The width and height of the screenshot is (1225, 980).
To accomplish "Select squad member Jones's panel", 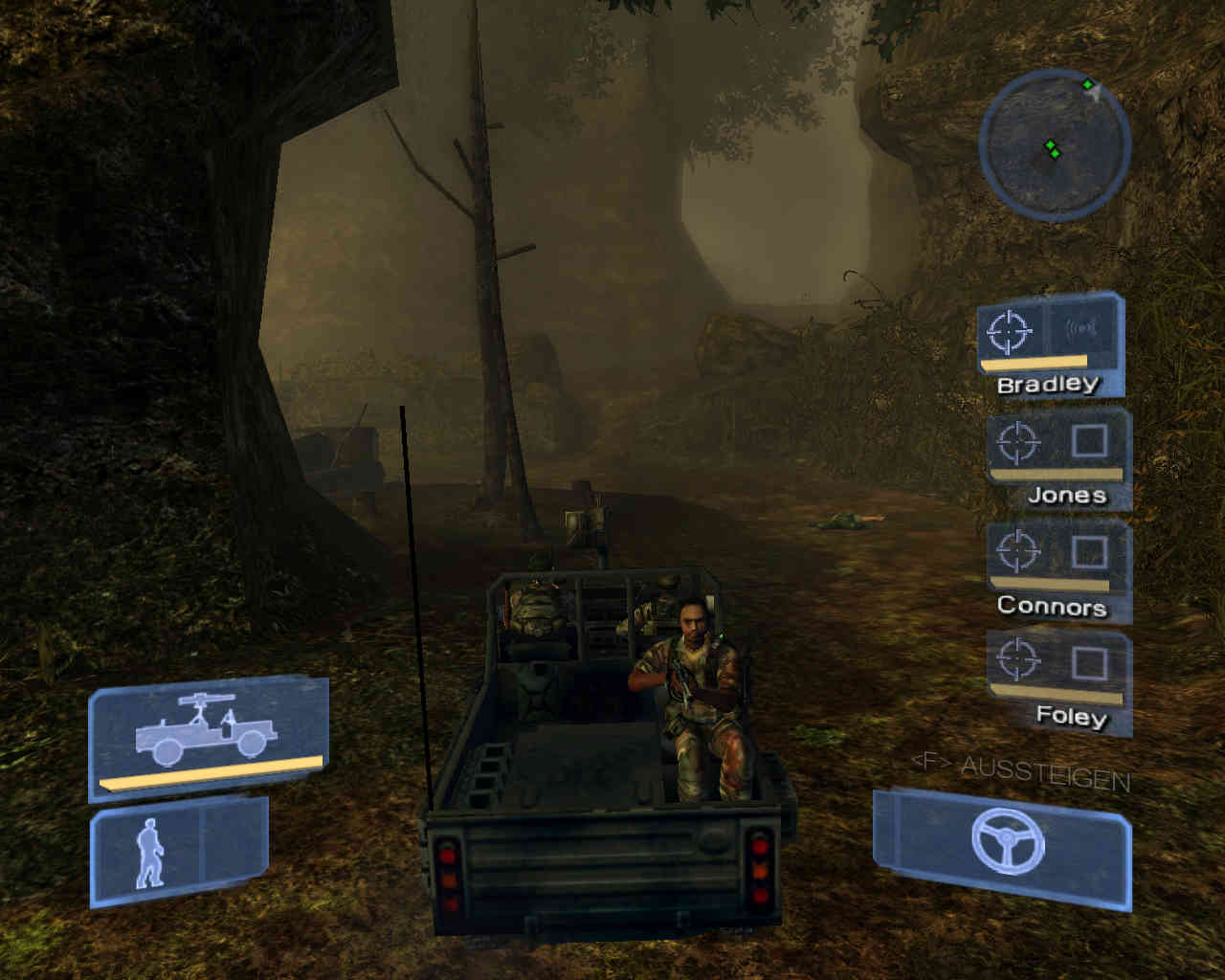I will coord(1058,457).
